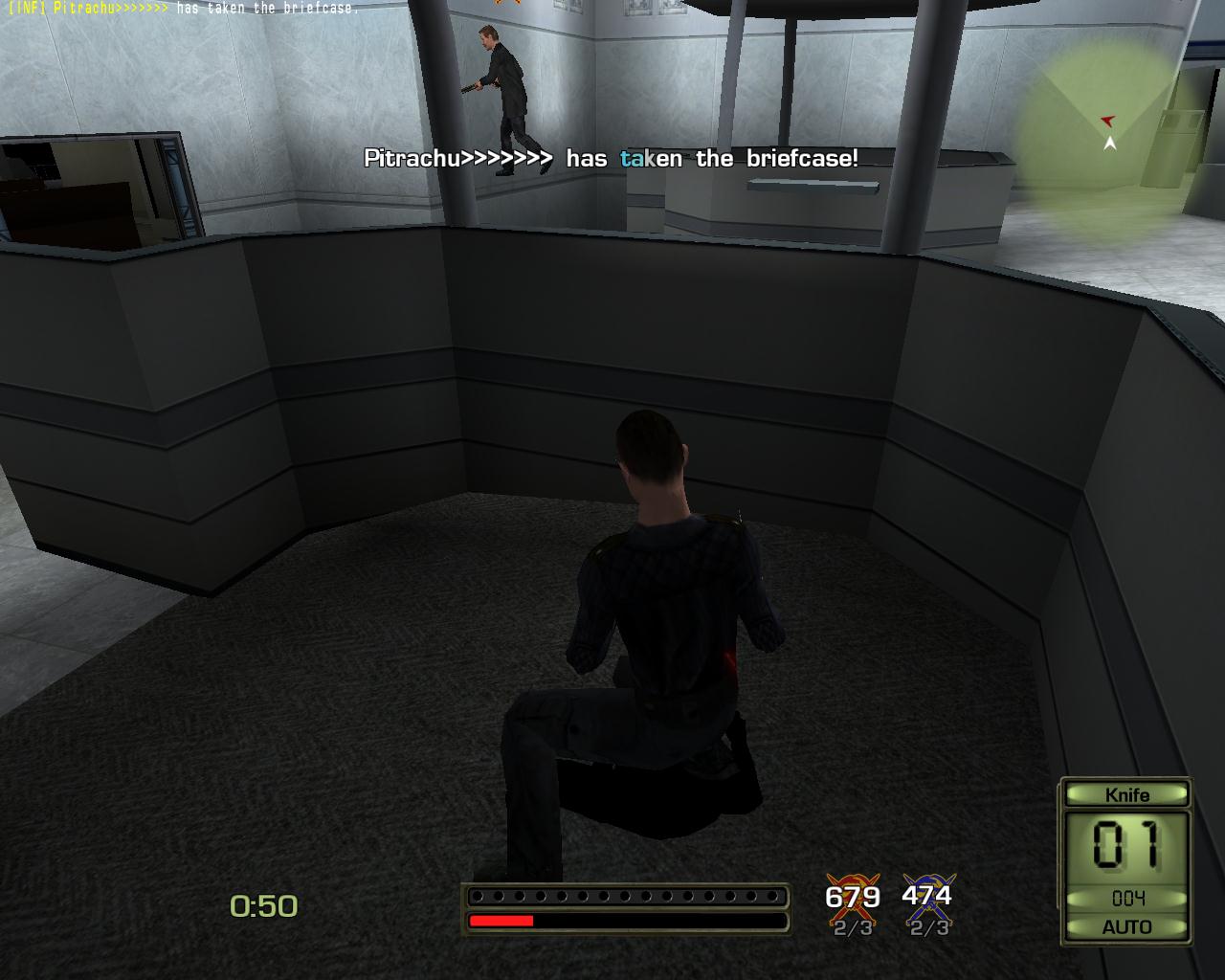Toggle the AUTO fire mode indicator
This screenshot has height=980, width=1225.
coord(1126,926)
